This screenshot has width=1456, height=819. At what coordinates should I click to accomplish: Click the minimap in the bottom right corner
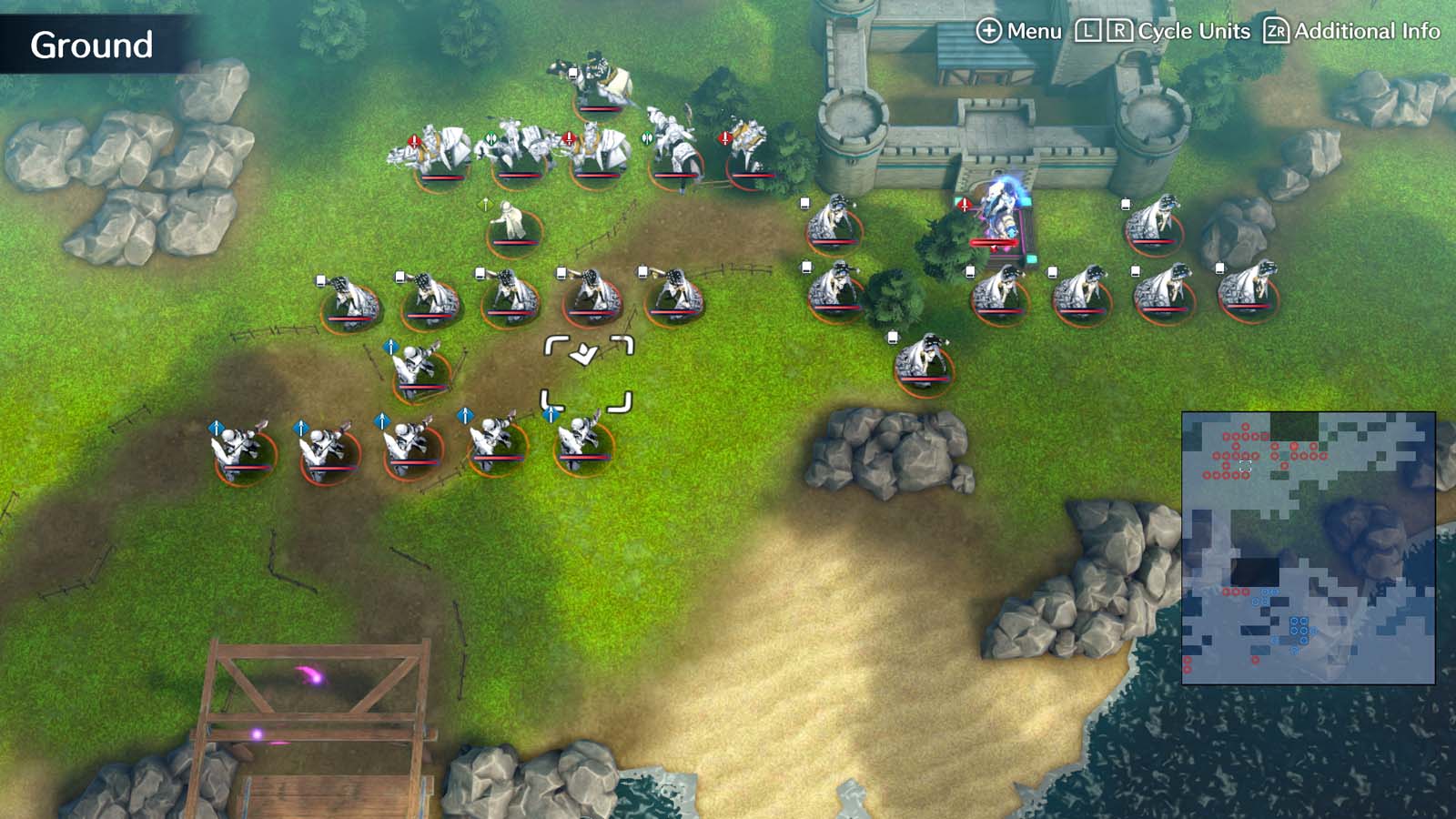click(1314, 546)
